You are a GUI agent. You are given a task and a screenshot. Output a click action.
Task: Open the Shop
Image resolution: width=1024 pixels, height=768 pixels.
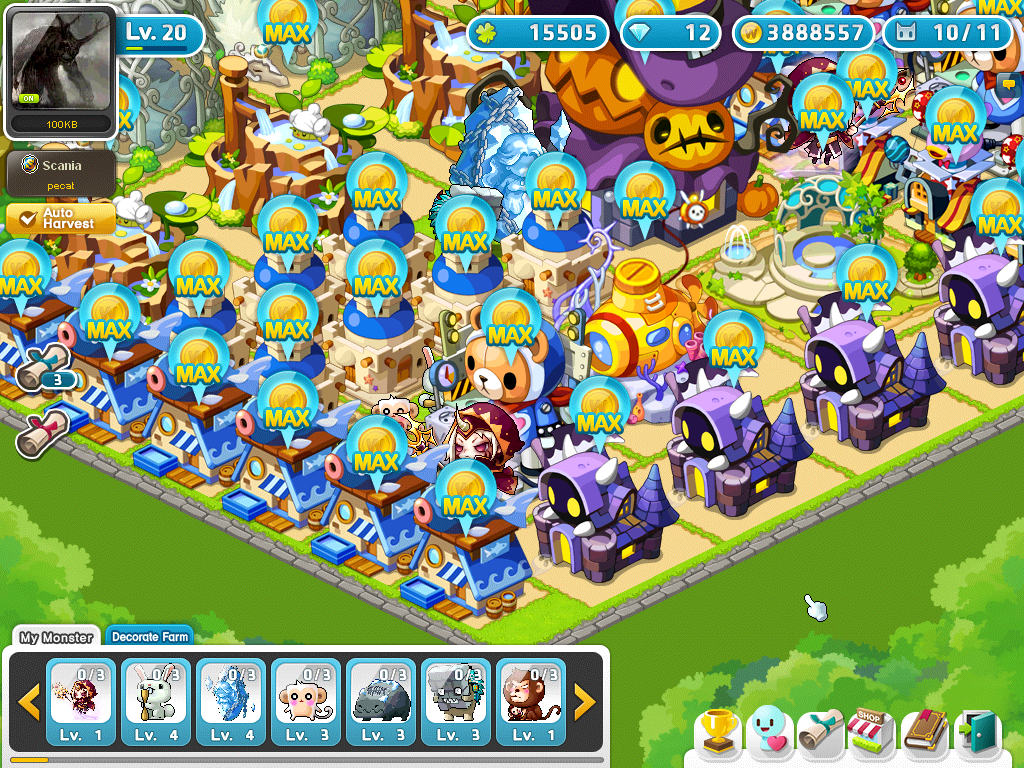(x=872, y=733)
